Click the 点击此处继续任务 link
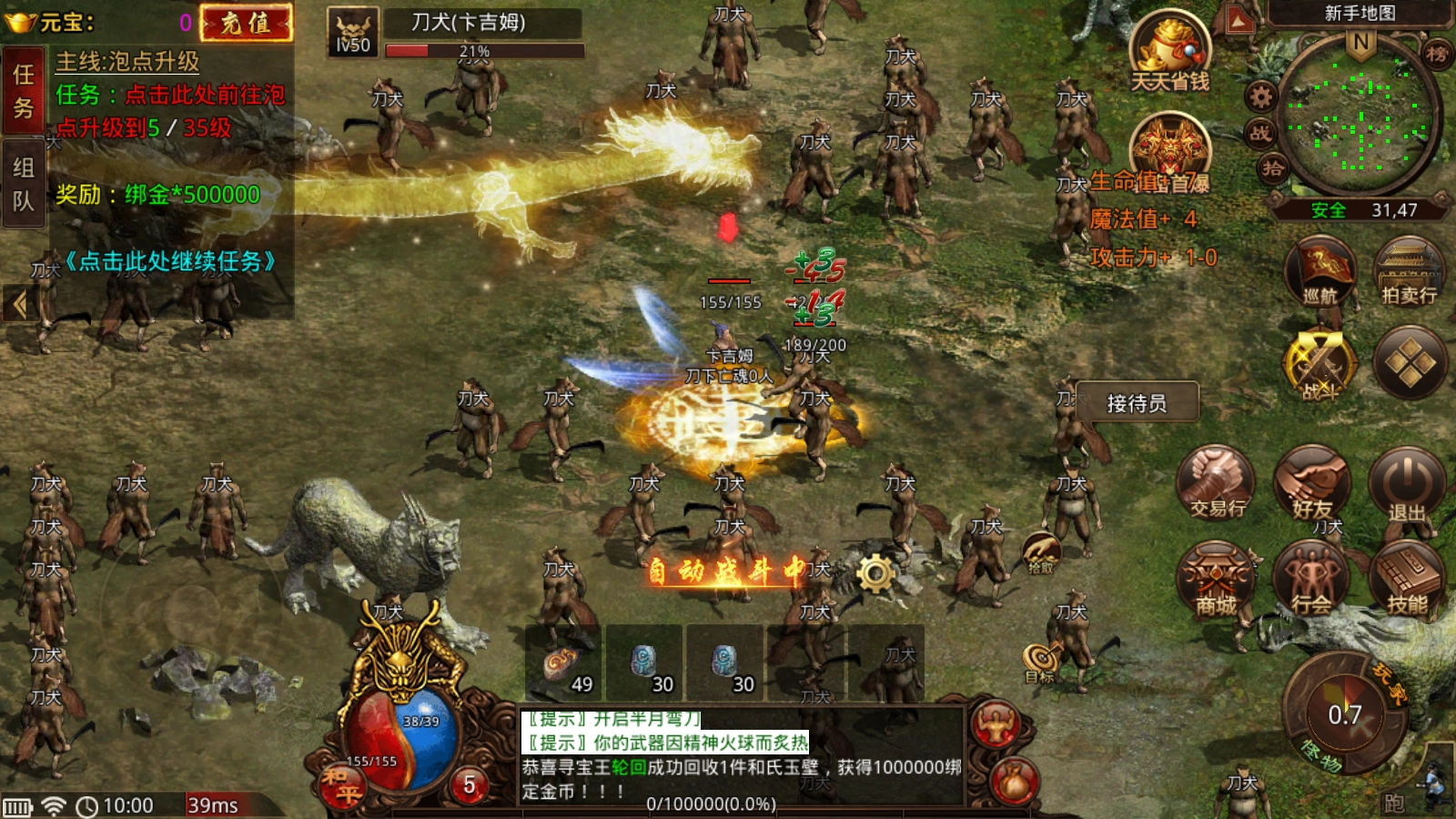The width and height of the screenshot is (1456, 819). 170,262
